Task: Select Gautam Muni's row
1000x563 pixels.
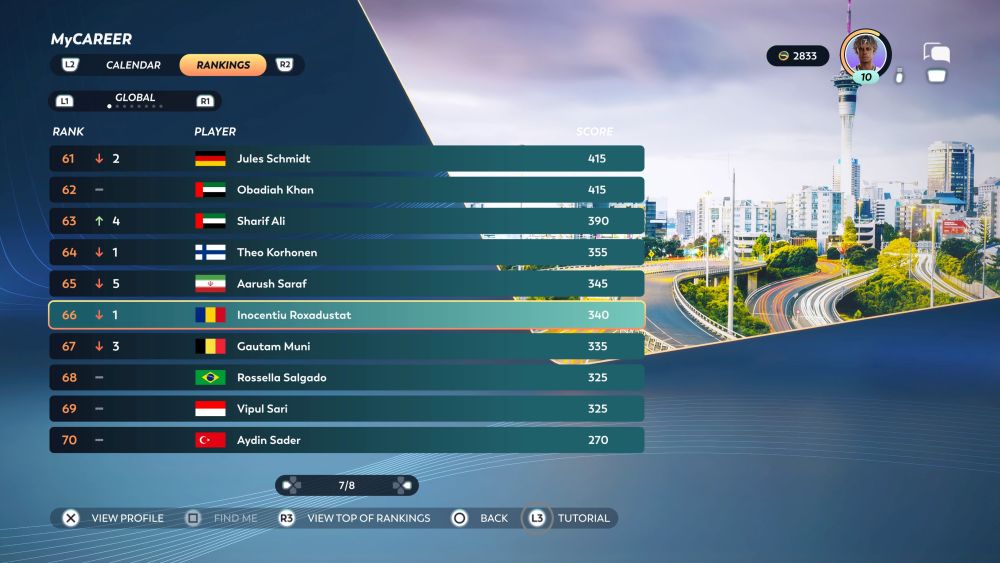Action: coord(346,347)
